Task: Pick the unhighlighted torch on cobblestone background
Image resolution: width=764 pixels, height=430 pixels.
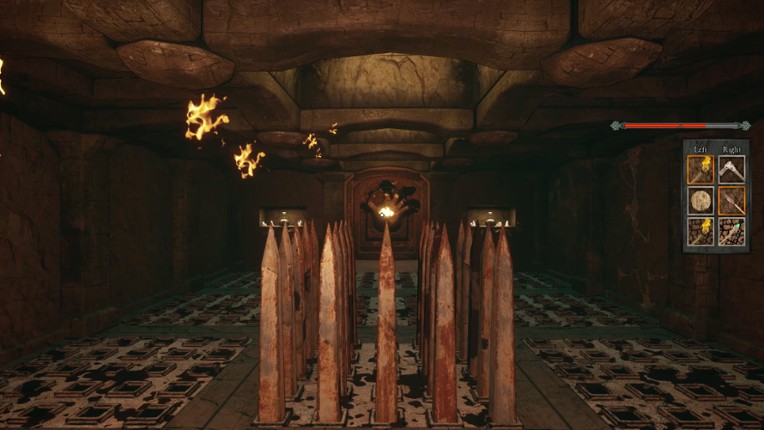Action: tap(699, 232)
